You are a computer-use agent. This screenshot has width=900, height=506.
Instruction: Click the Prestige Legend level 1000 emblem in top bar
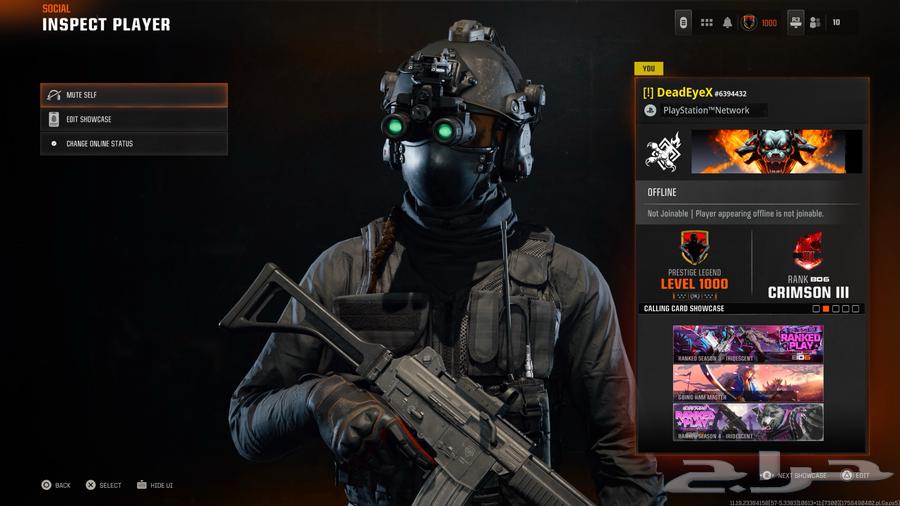[748, 22]
